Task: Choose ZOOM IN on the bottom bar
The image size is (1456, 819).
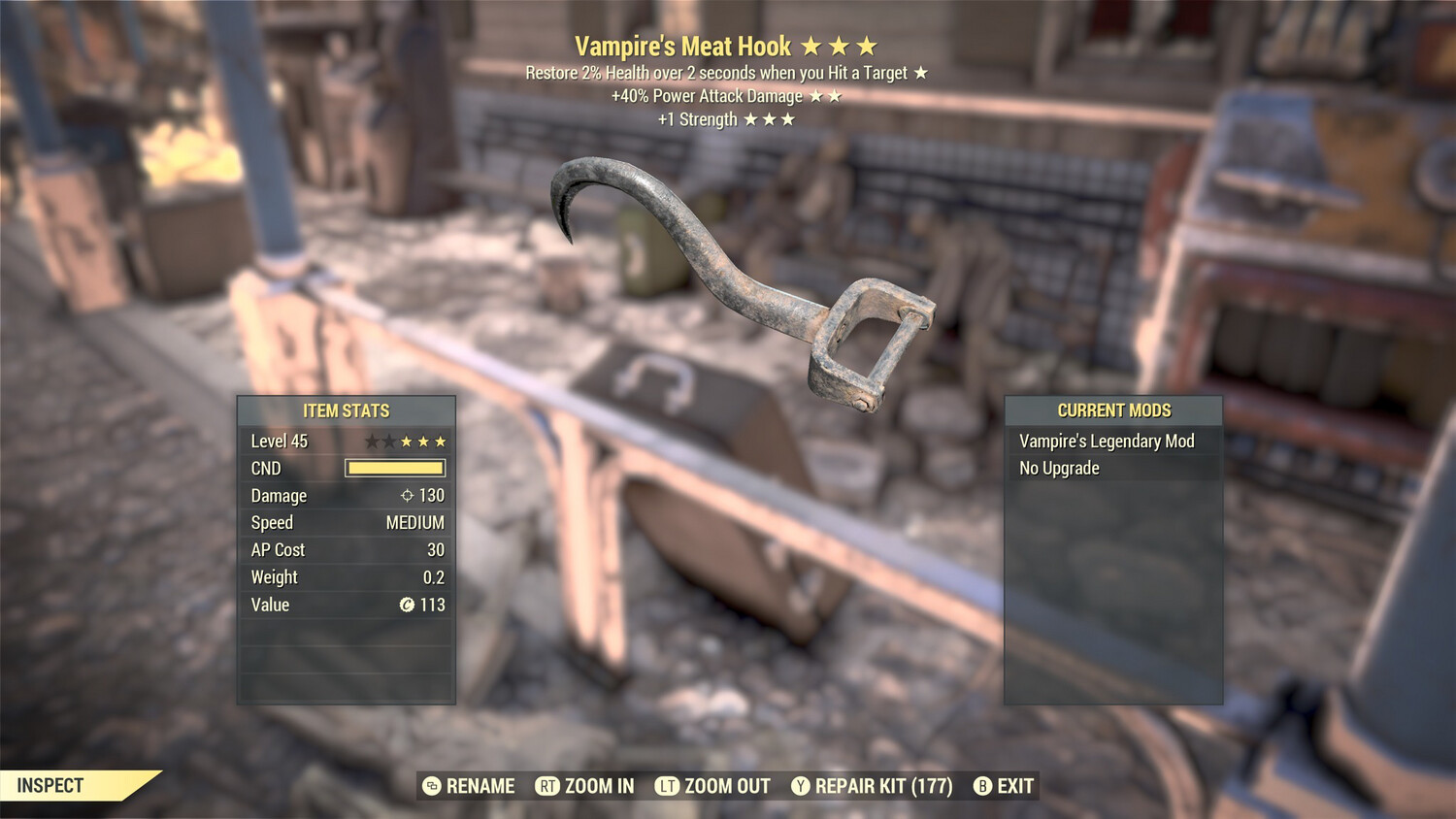Action: (585, 786)
